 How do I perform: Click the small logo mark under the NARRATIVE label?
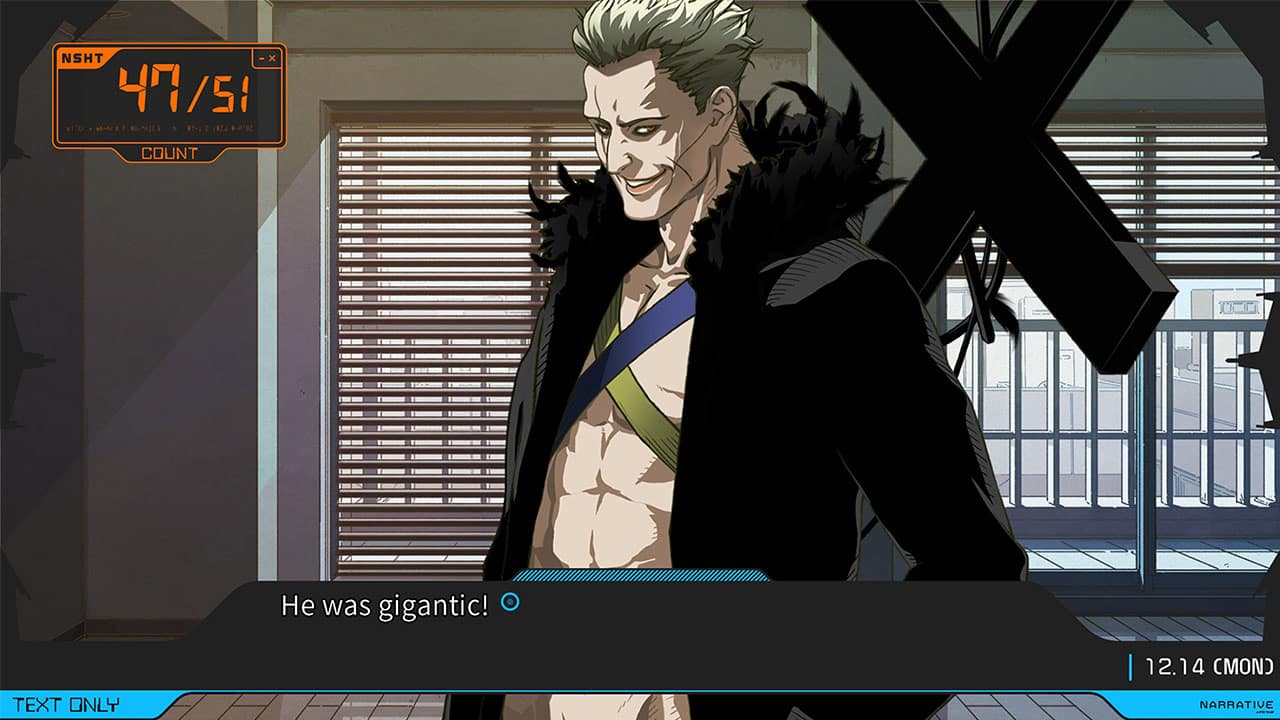(x=1263, y=712)
